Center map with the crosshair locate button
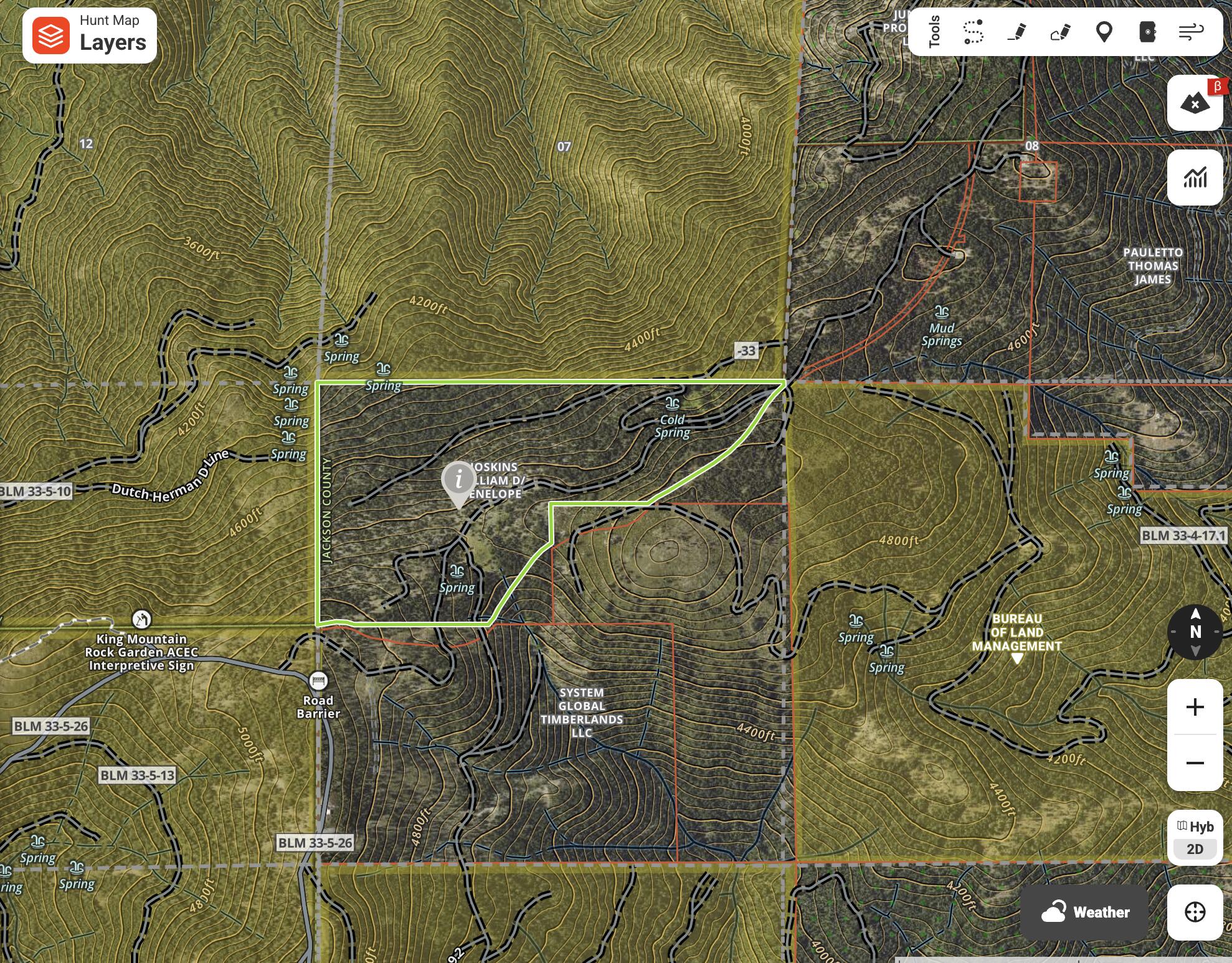The image size is (1232, 963). (1195, 912)
